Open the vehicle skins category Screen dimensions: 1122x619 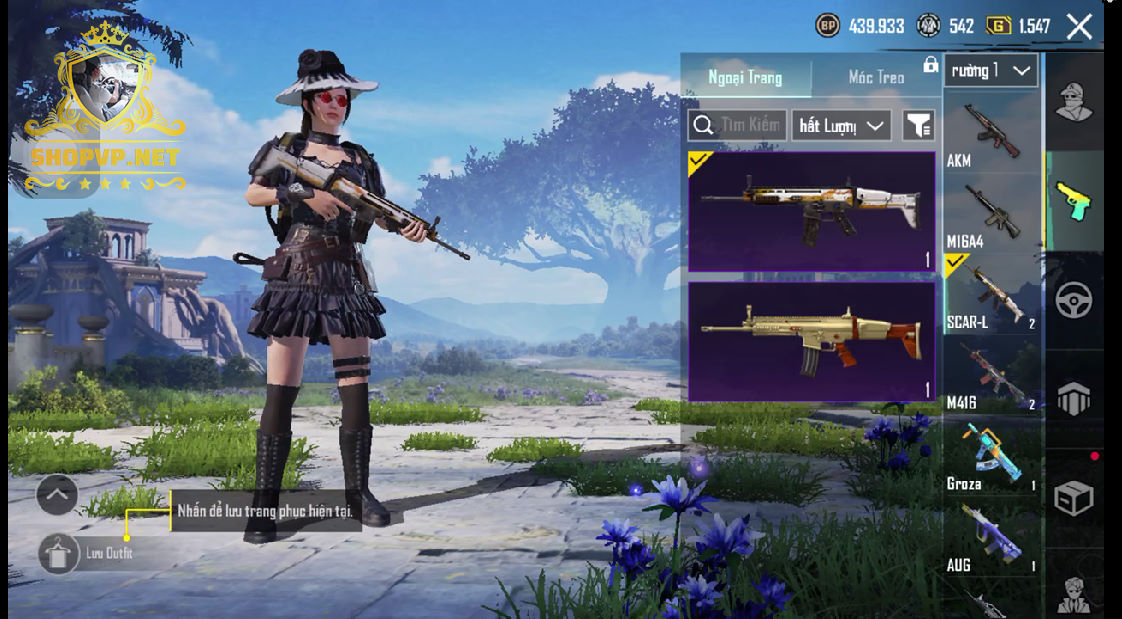[1074, 300]
